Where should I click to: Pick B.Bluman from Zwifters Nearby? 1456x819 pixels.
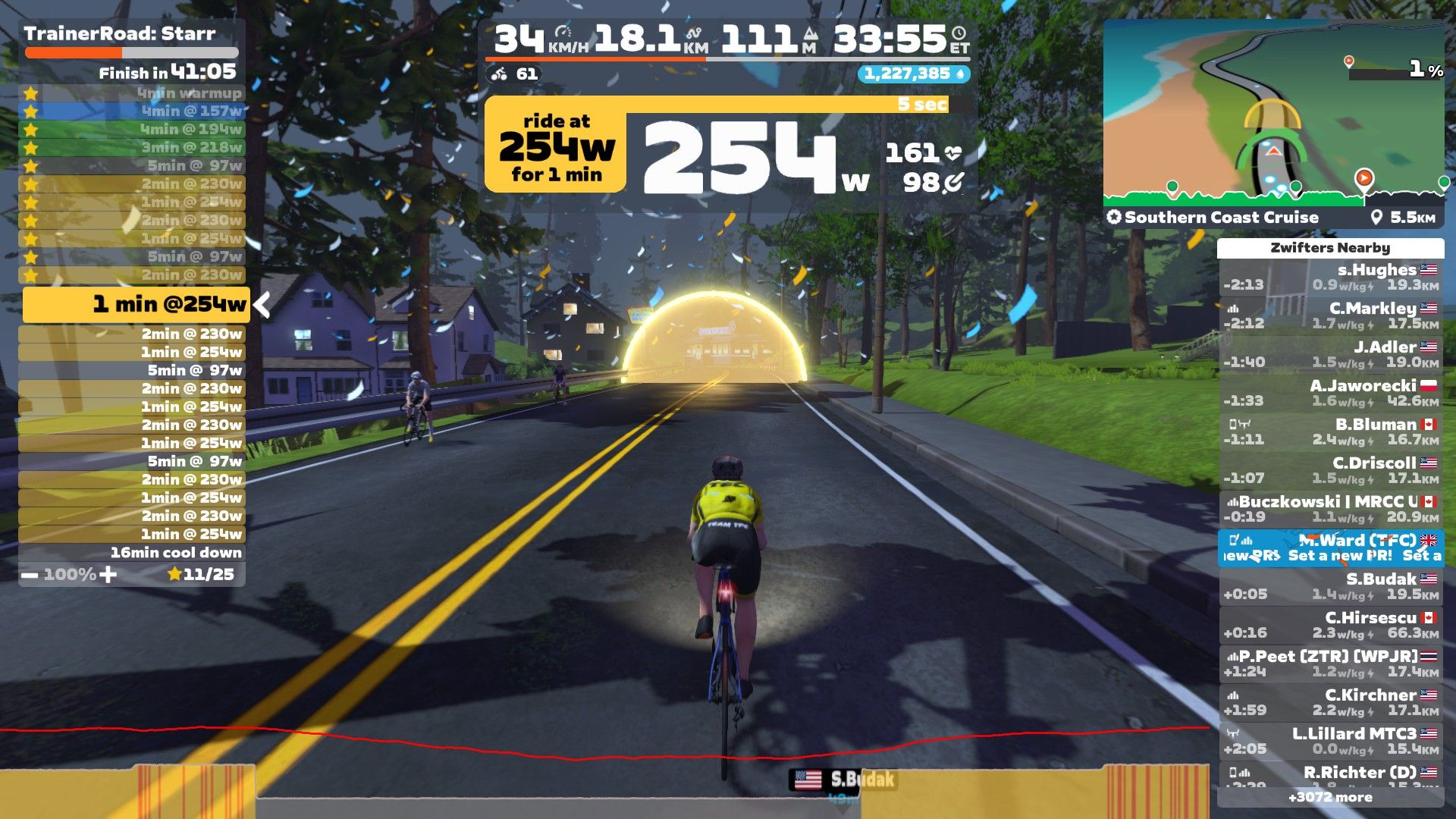1331,431
